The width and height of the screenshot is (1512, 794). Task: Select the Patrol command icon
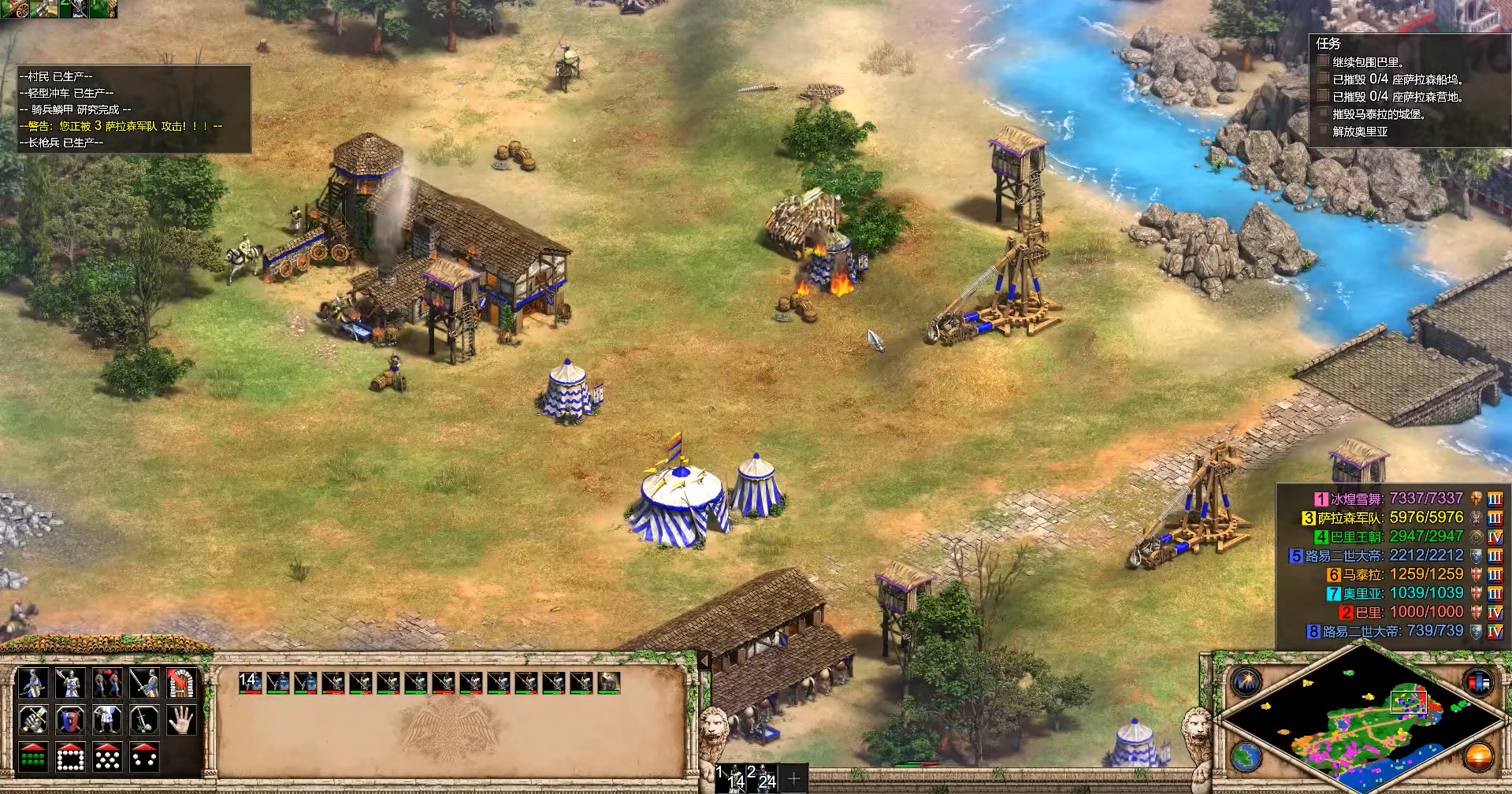click(32, 683)
